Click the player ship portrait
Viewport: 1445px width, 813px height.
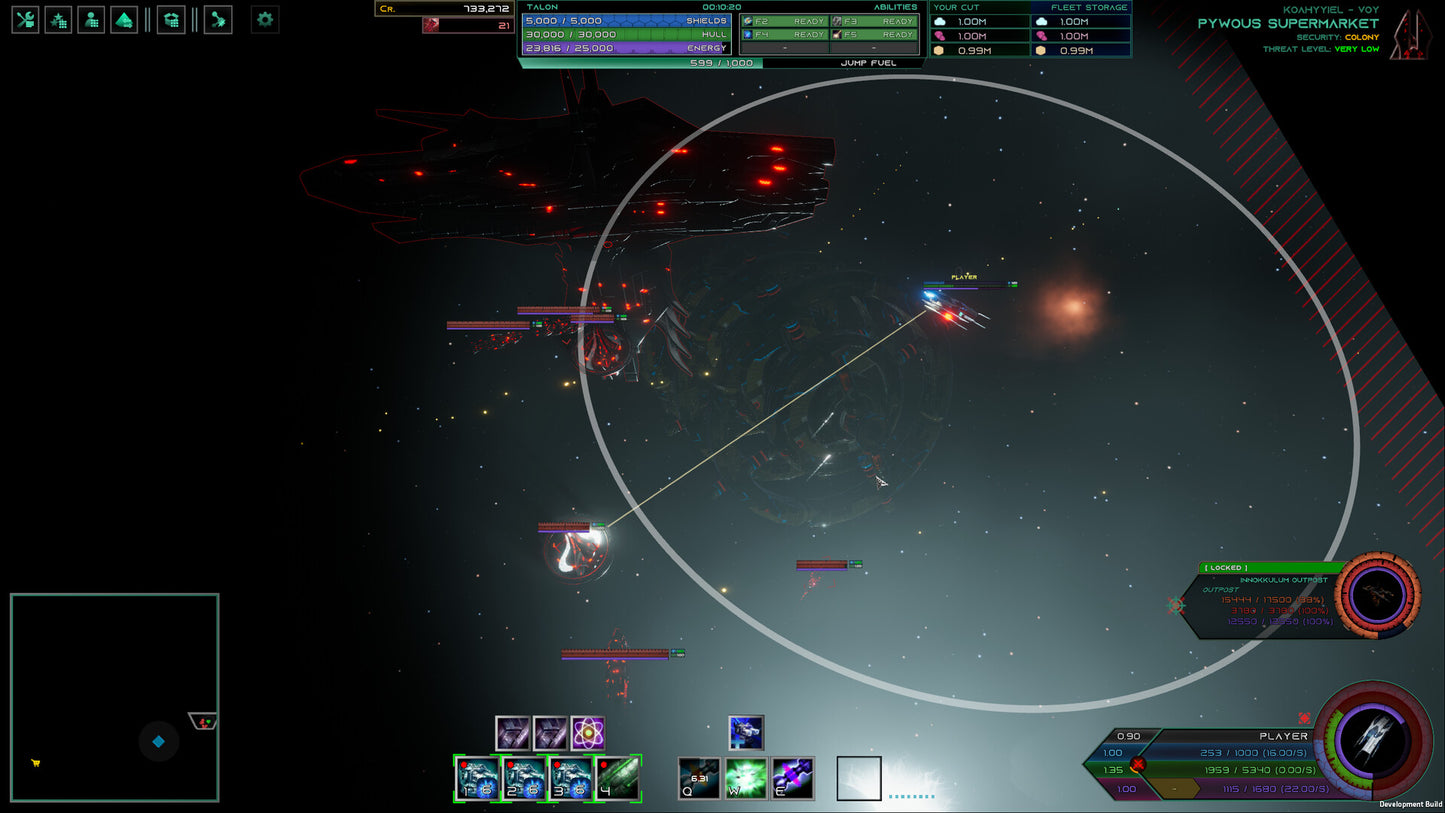pyautogui.click(x=1373, y=741)
